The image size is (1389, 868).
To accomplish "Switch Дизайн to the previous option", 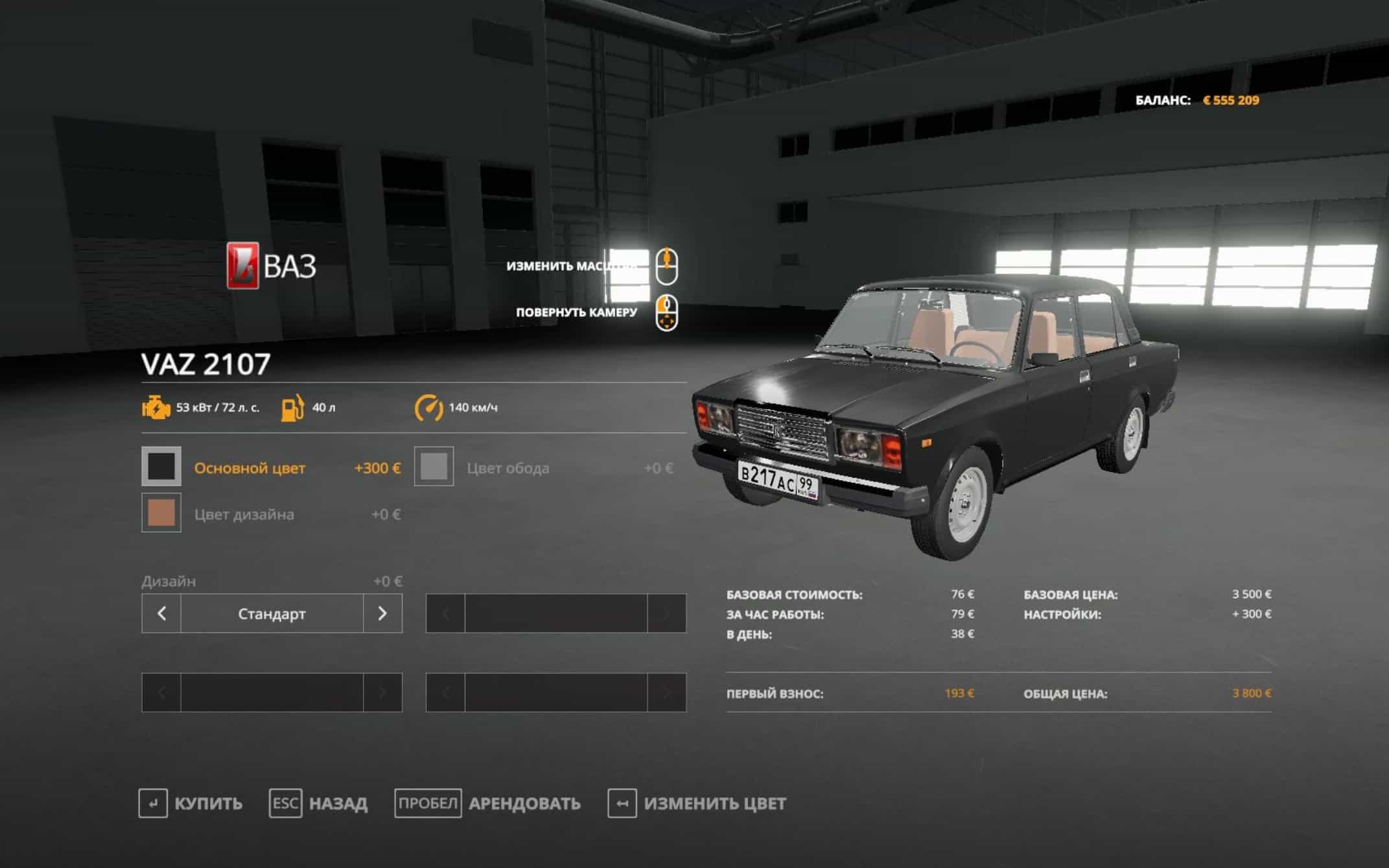I will (161, 613).
